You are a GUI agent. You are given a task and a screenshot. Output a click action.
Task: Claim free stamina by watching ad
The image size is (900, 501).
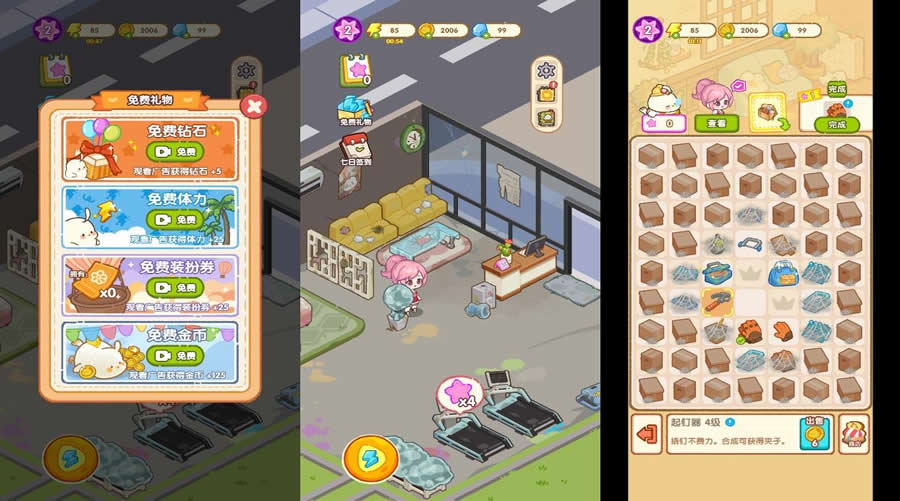(x=175, y=219)
